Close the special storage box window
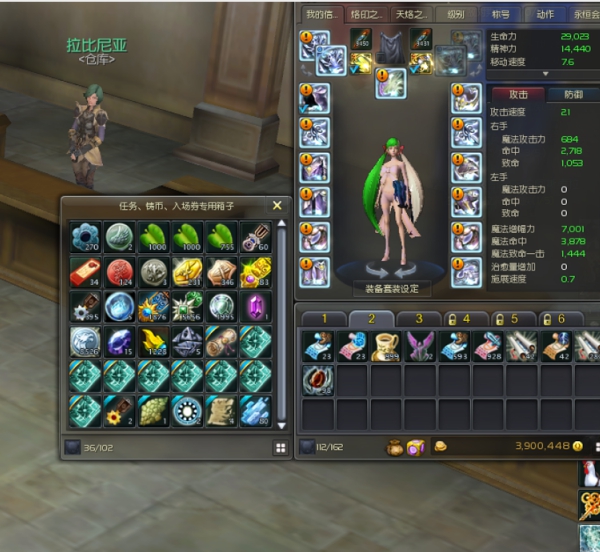 277,206
